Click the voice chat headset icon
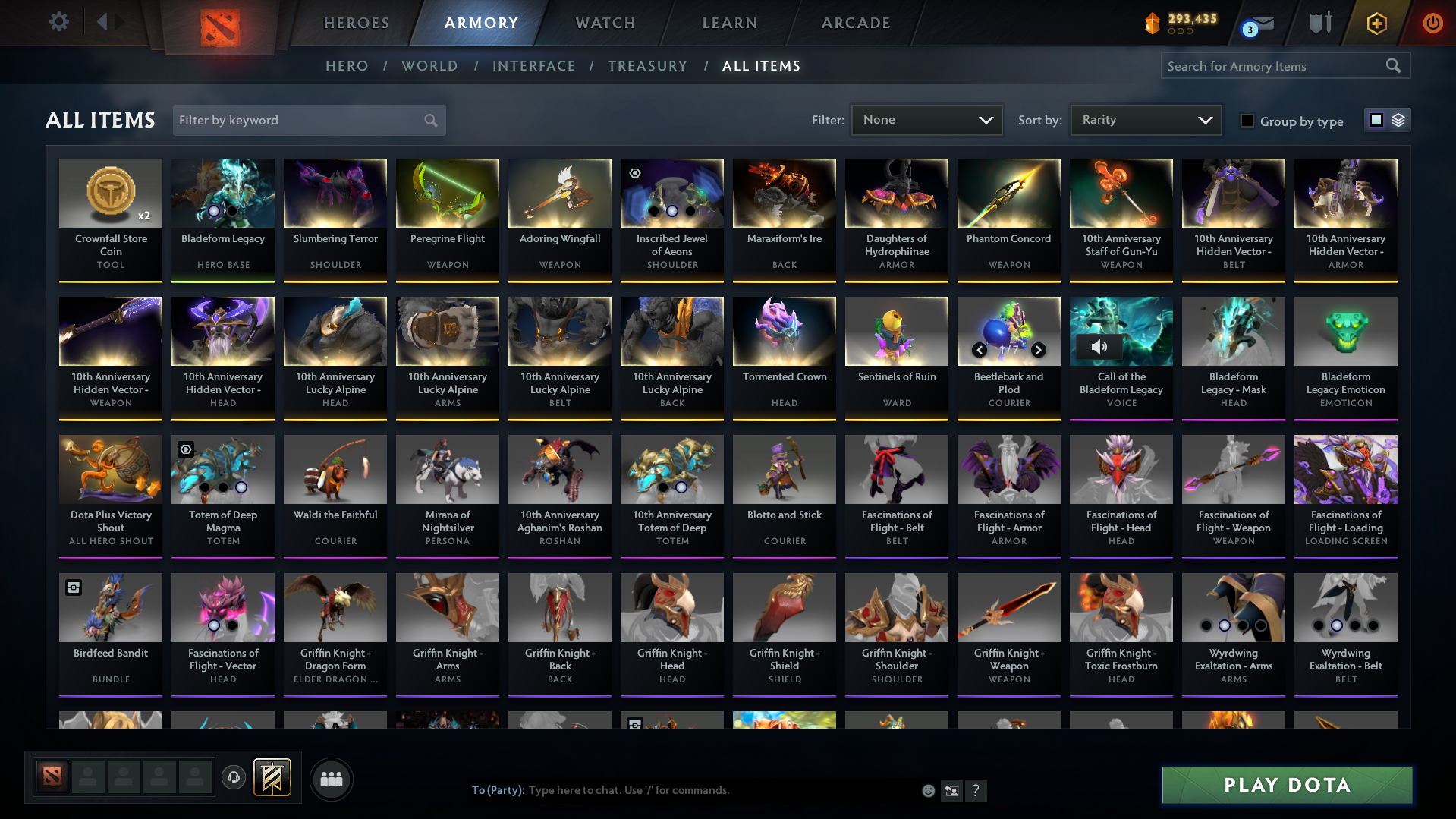 pyautogui.click(x=234, y=779)
